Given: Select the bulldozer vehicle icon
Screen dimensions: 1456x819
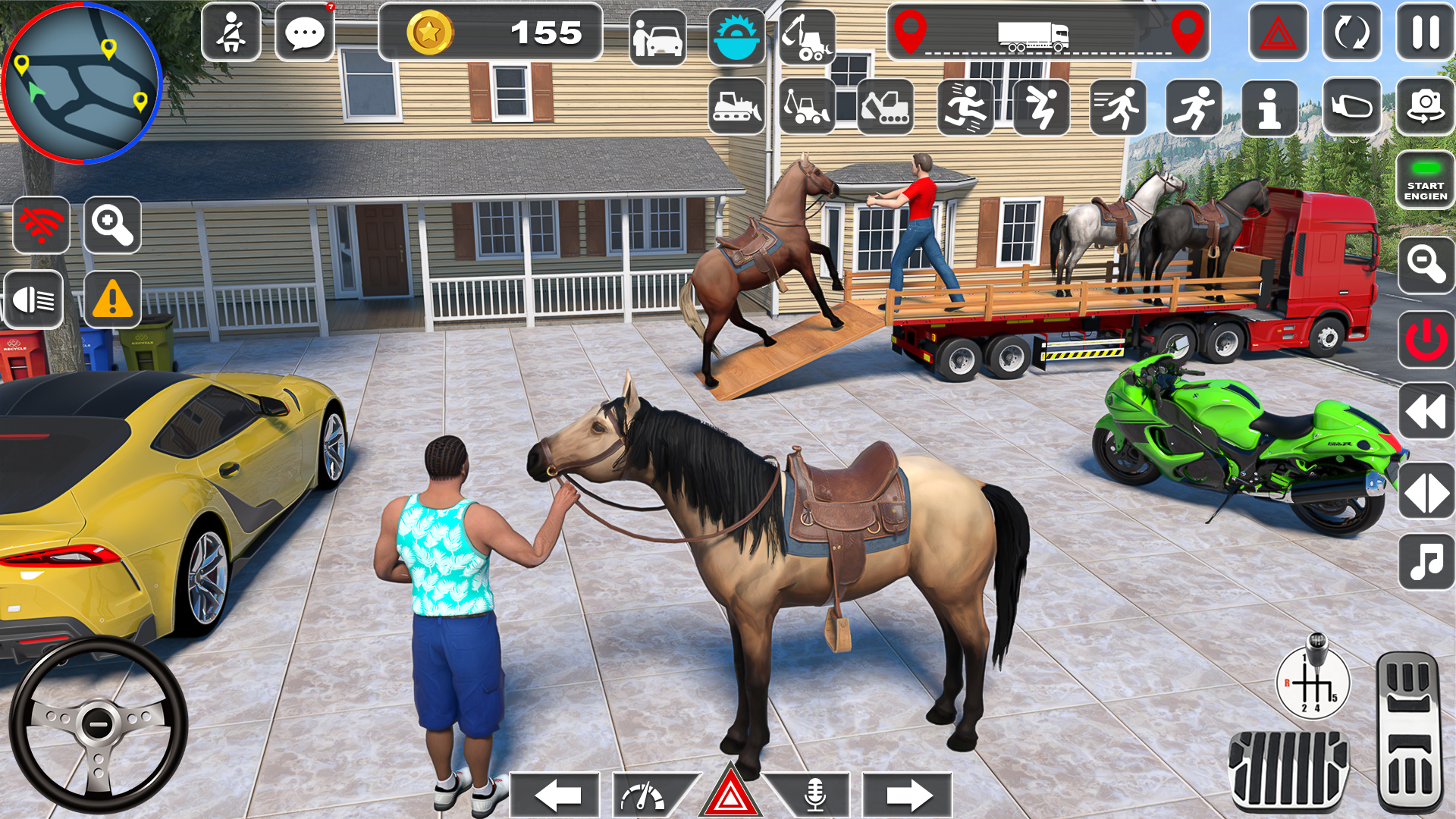Looking at the screenshot, I should tap(735, 106).
